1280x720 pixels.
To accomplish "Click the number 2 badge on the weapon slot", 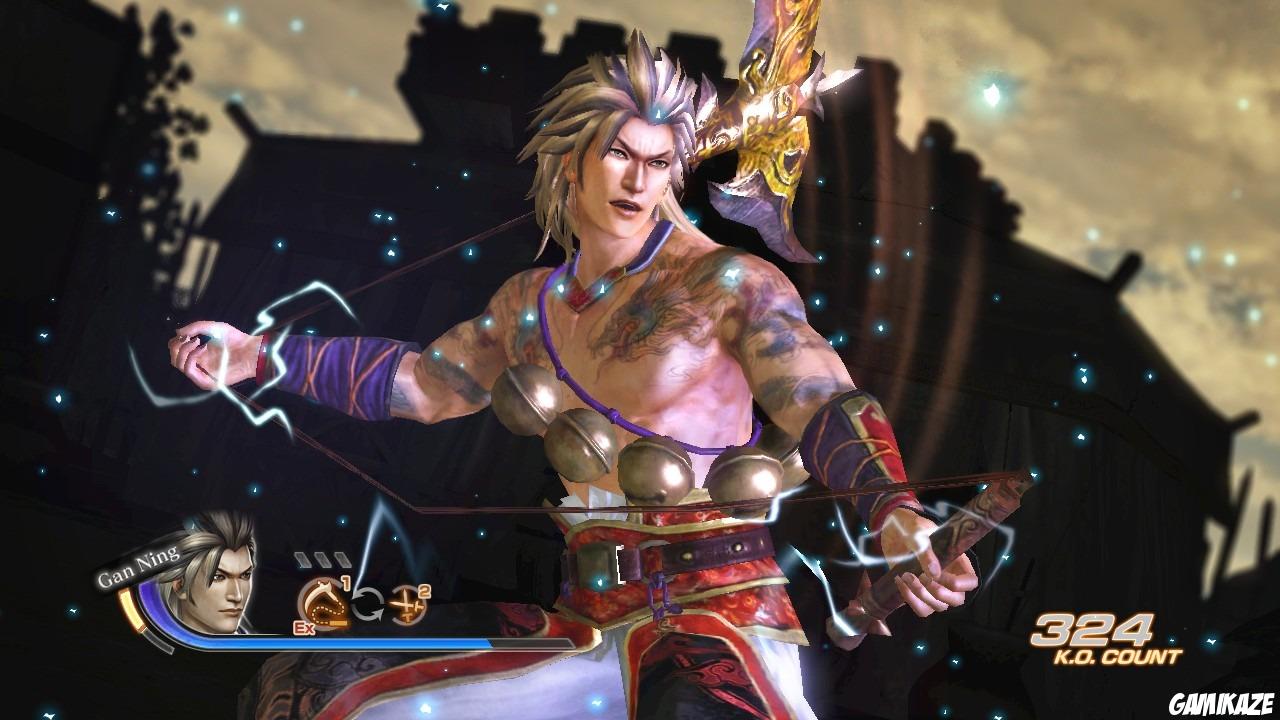I will (425, 593).
